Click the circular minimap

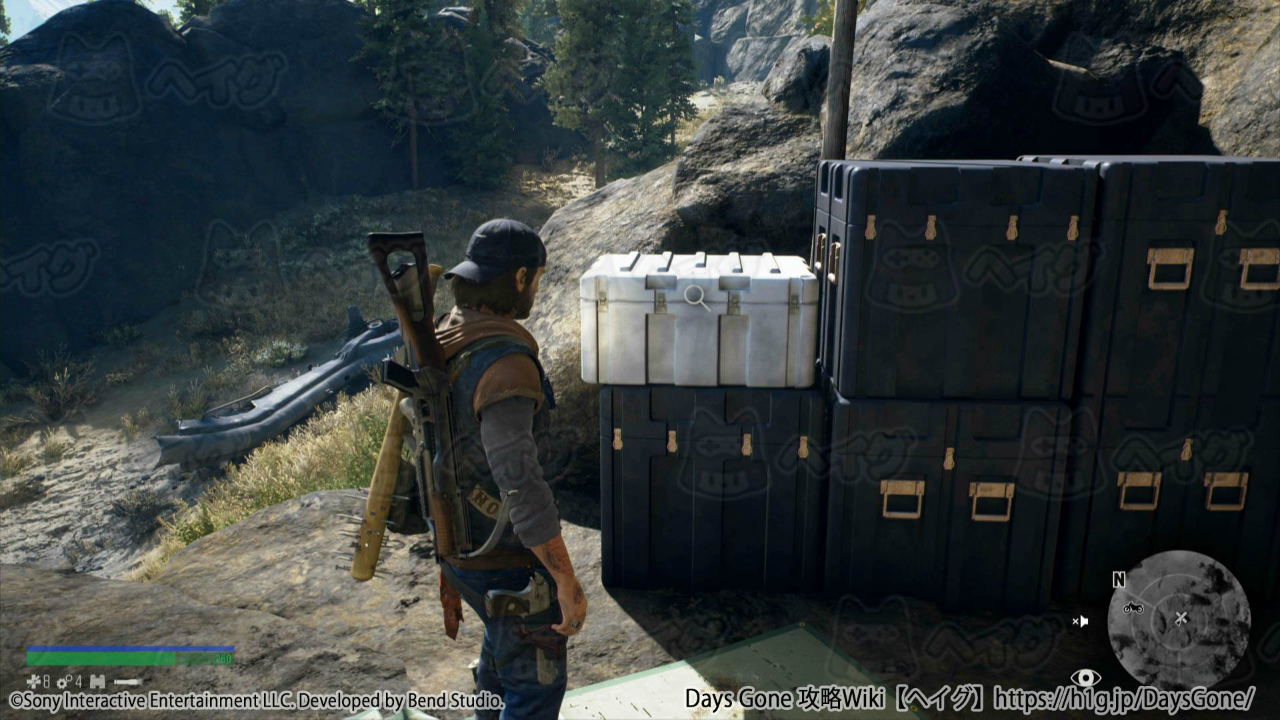[1179, 620]
